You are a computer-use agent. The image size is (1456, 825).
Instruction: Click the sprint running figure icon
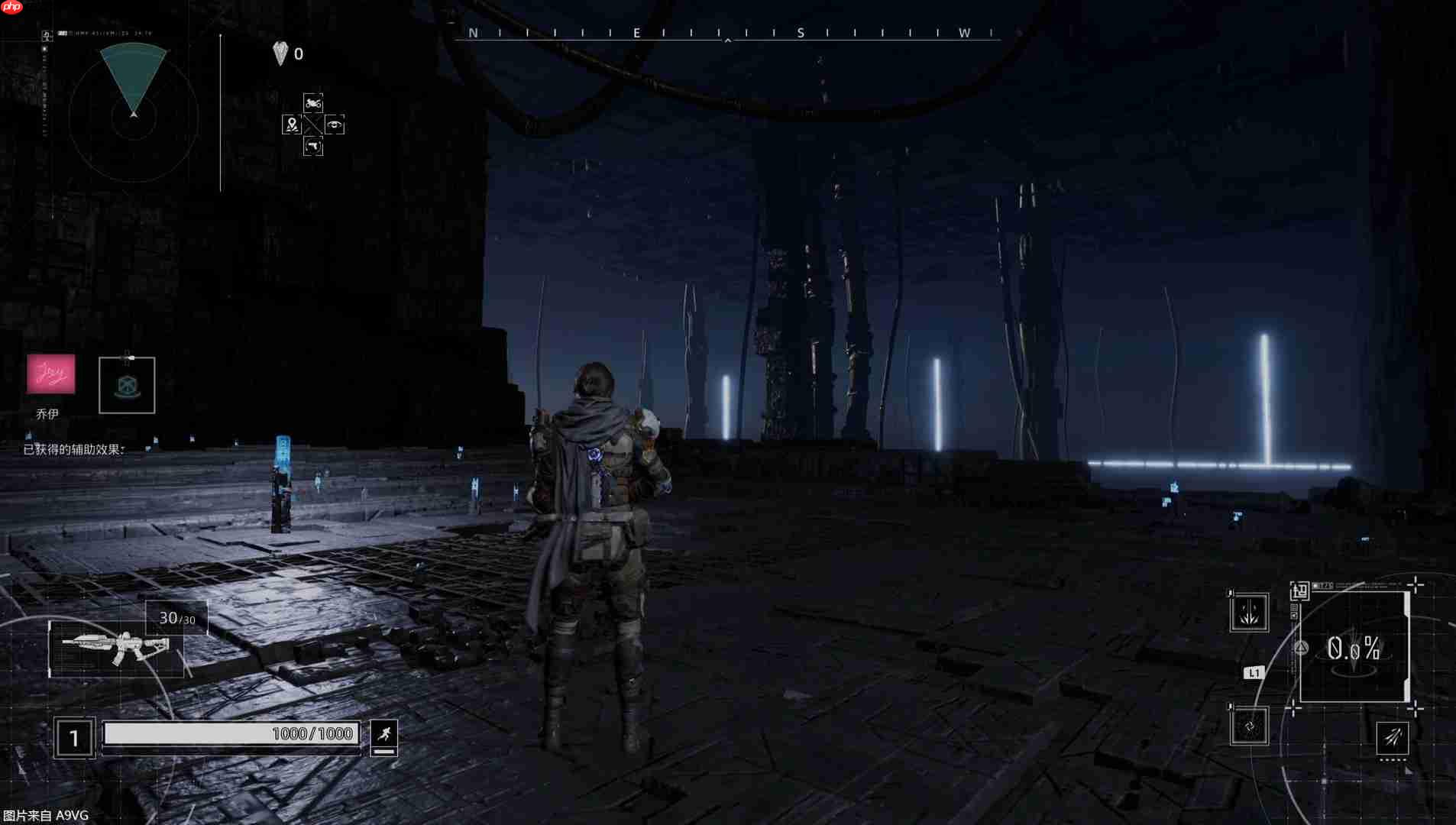coord(383,734)
